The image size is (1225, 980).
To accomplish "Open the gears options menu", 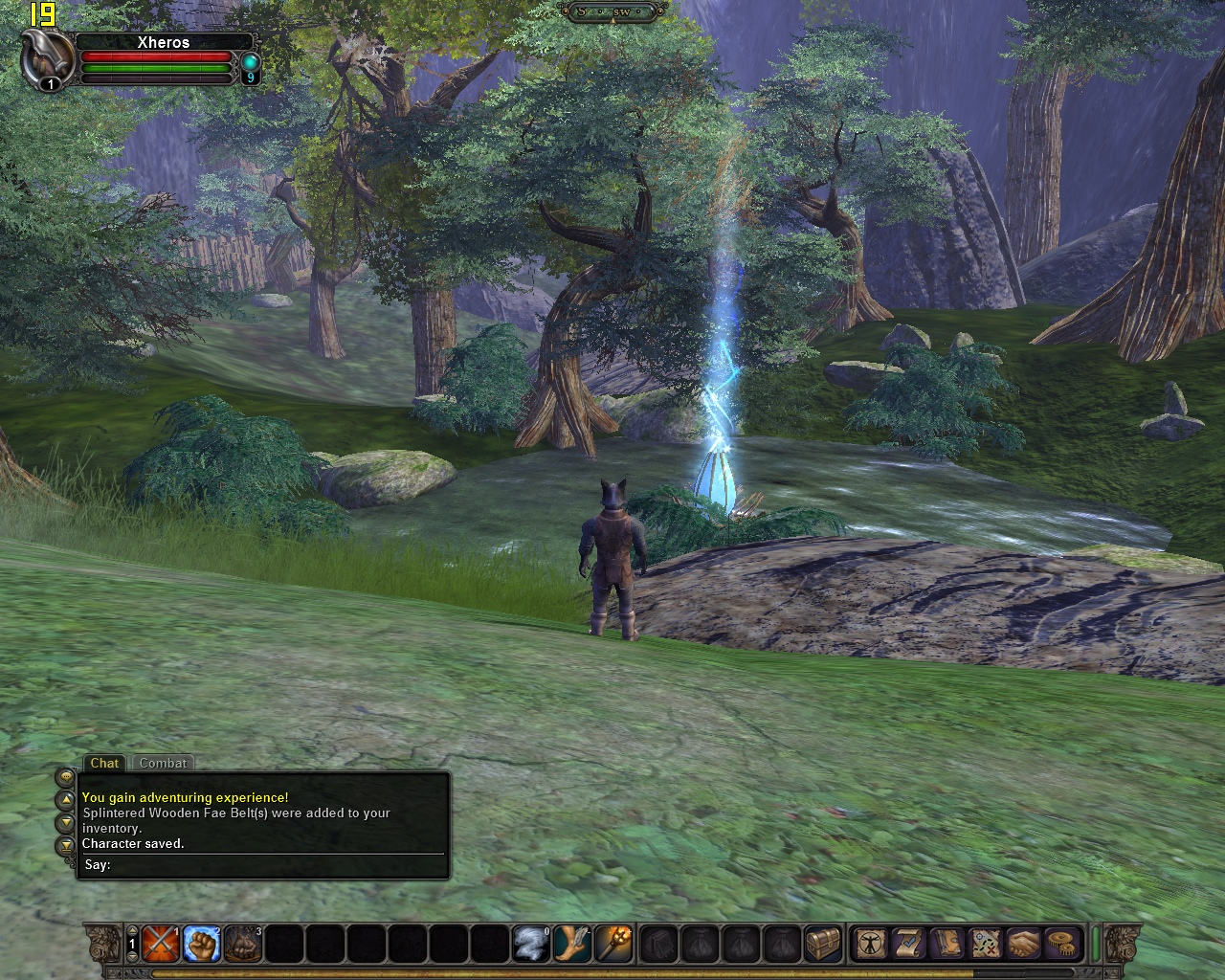I will pyautogui.click(x=1060, y=944).
